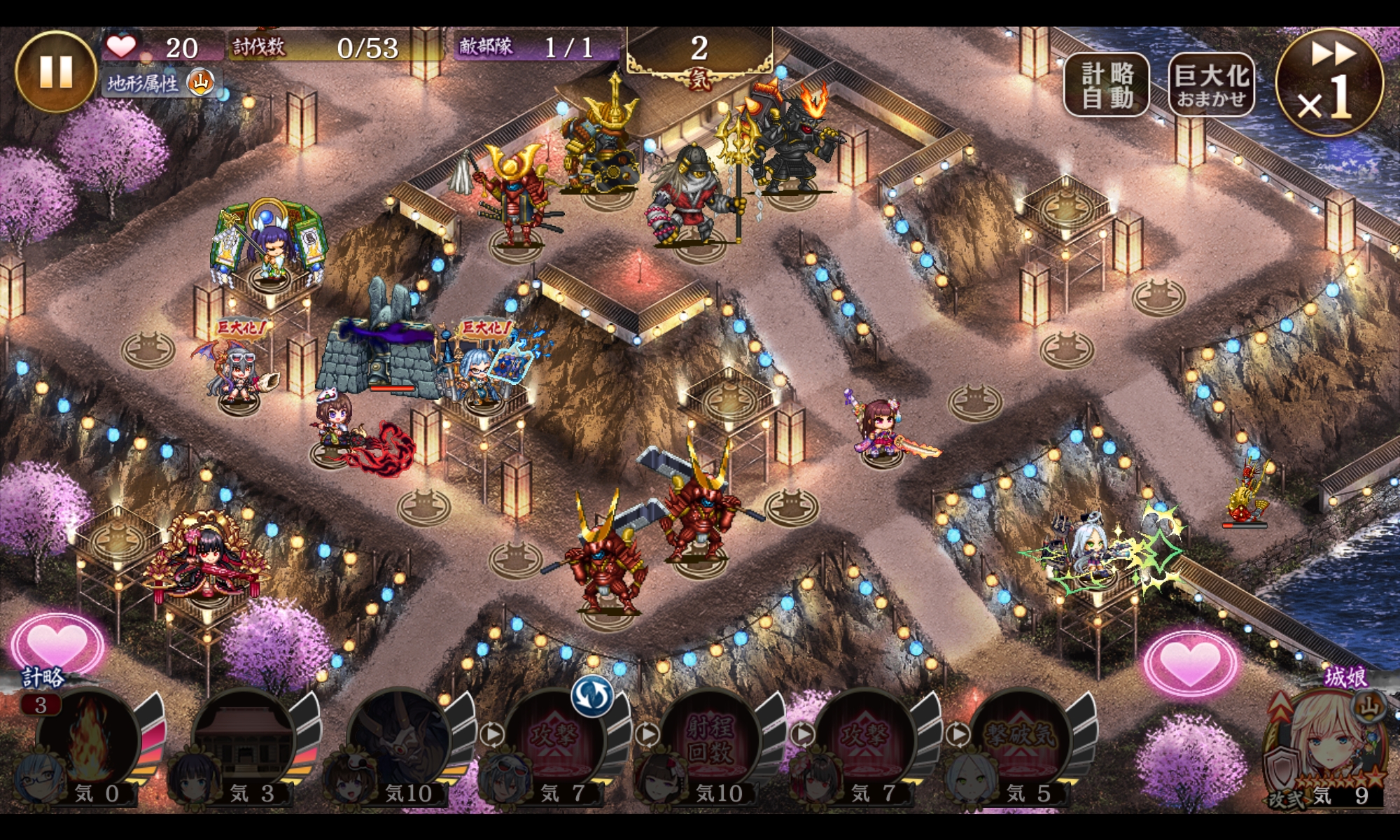Viewport: 1400px width, 840px height.
Task: Tap the pink heart above the 城娘 card
Action: (1190, 661)
